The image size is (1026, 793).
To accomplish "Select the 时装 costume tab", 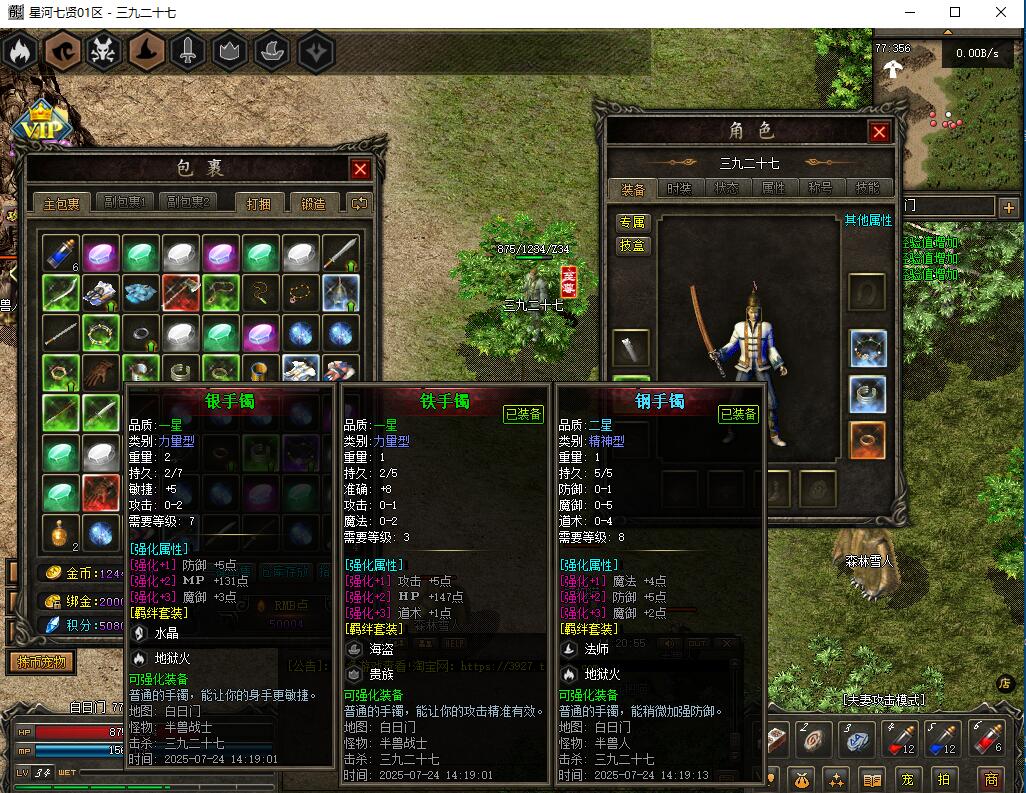I will pos(679,188).
